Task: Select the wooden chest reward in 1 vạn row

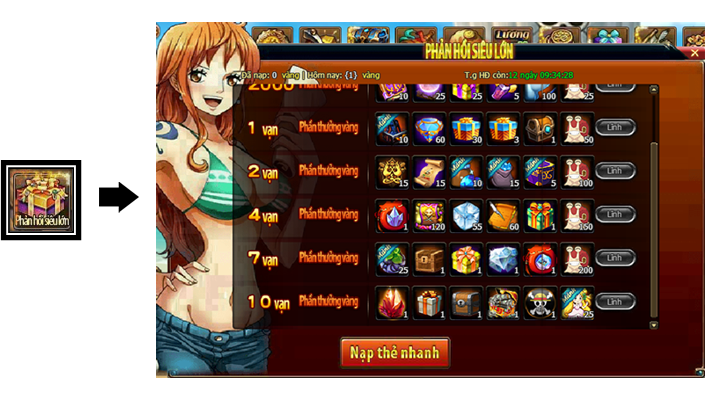Action: [x=539, y=127]
